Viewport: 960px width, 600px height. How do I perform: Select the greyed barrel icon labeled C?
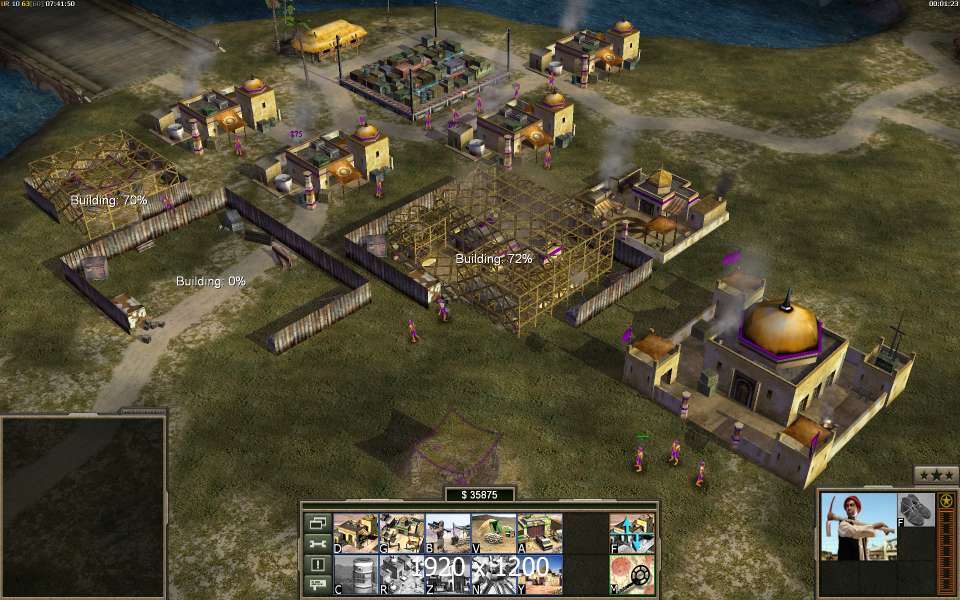355,574
